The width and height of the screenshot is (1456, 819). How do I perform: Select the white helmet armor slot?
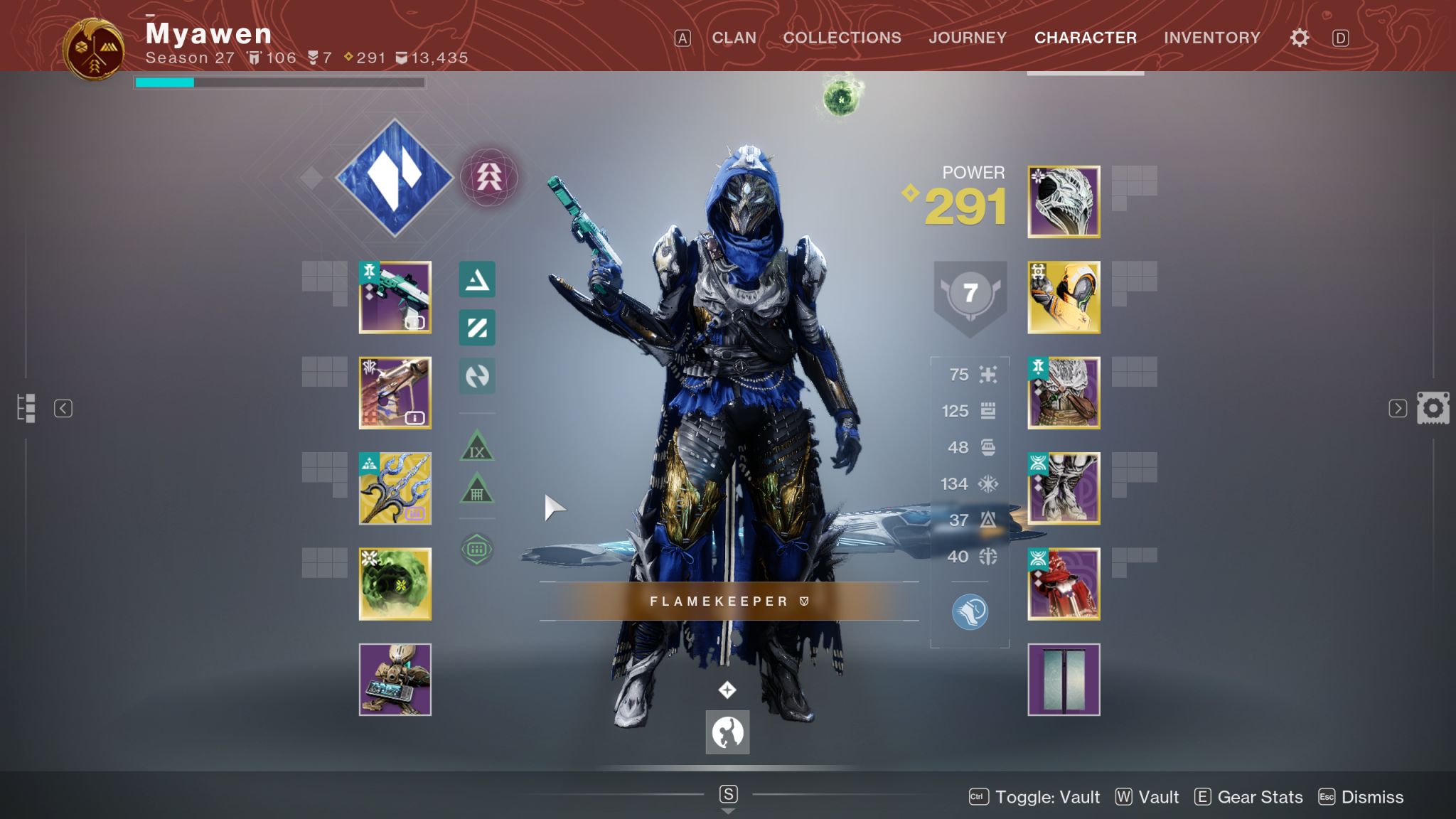tap(1064, 202)
